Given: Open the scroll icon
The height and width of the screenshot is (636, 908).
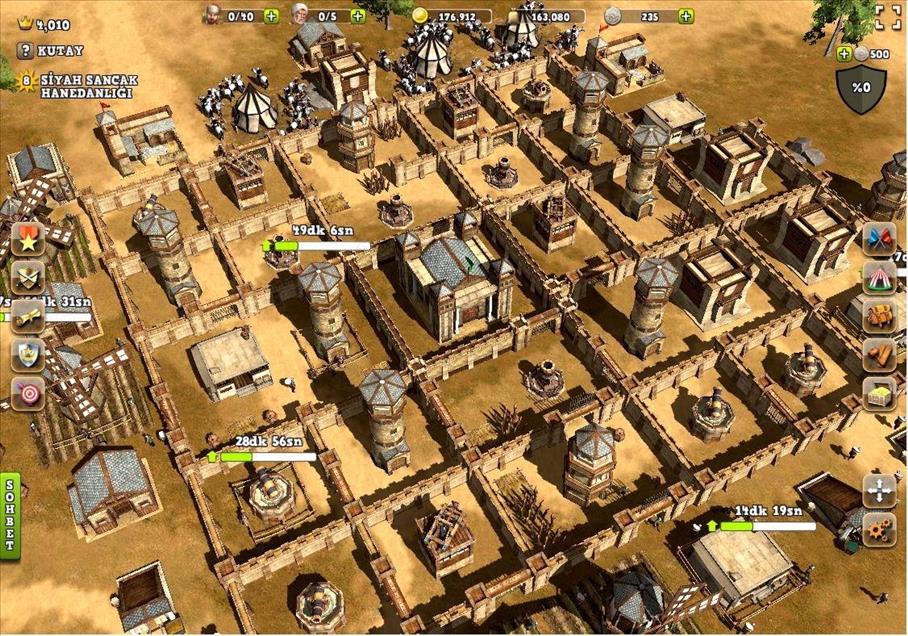Looking at the screenshot, I should [x=27, y=316].
